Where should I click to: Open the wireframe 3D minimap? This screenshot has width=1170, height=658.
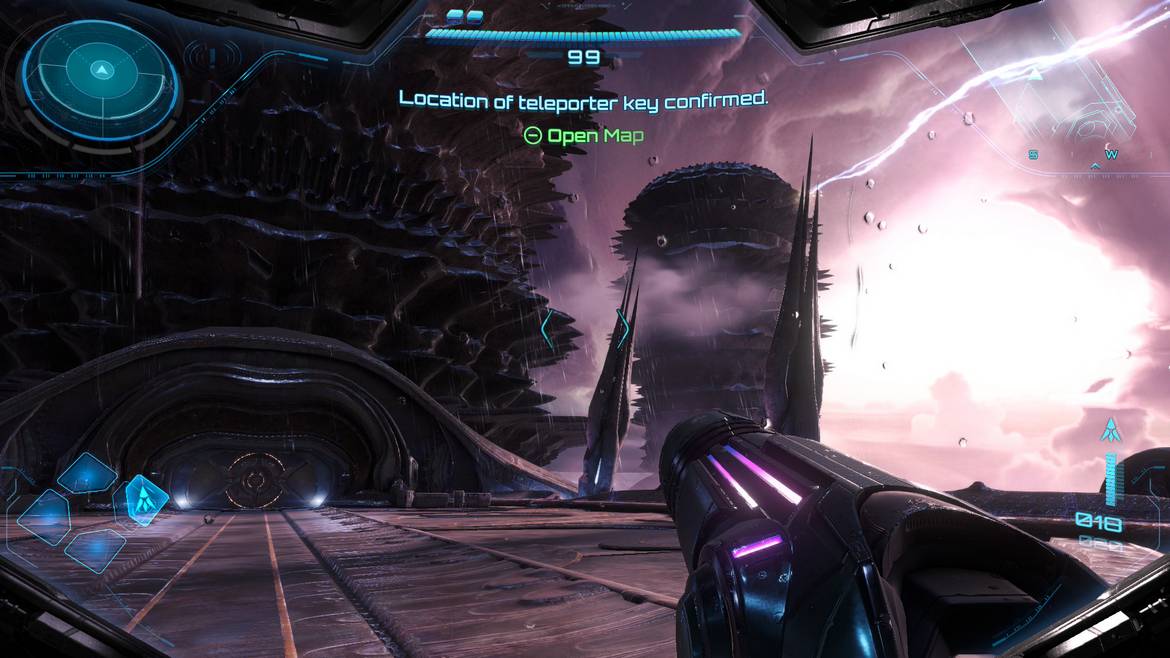[x=1060, y=95]
